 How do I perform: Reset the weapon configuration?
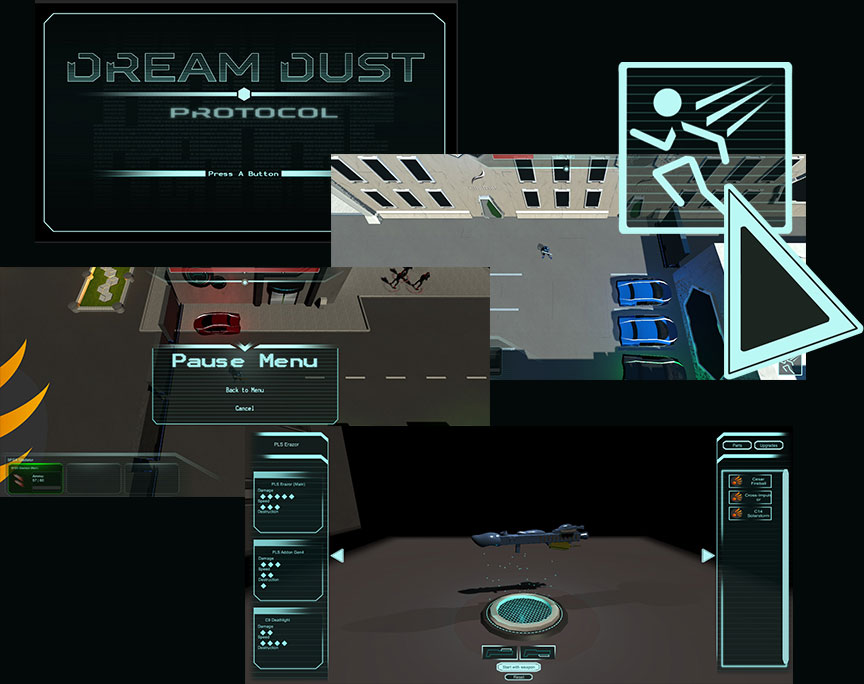(518, 677)
